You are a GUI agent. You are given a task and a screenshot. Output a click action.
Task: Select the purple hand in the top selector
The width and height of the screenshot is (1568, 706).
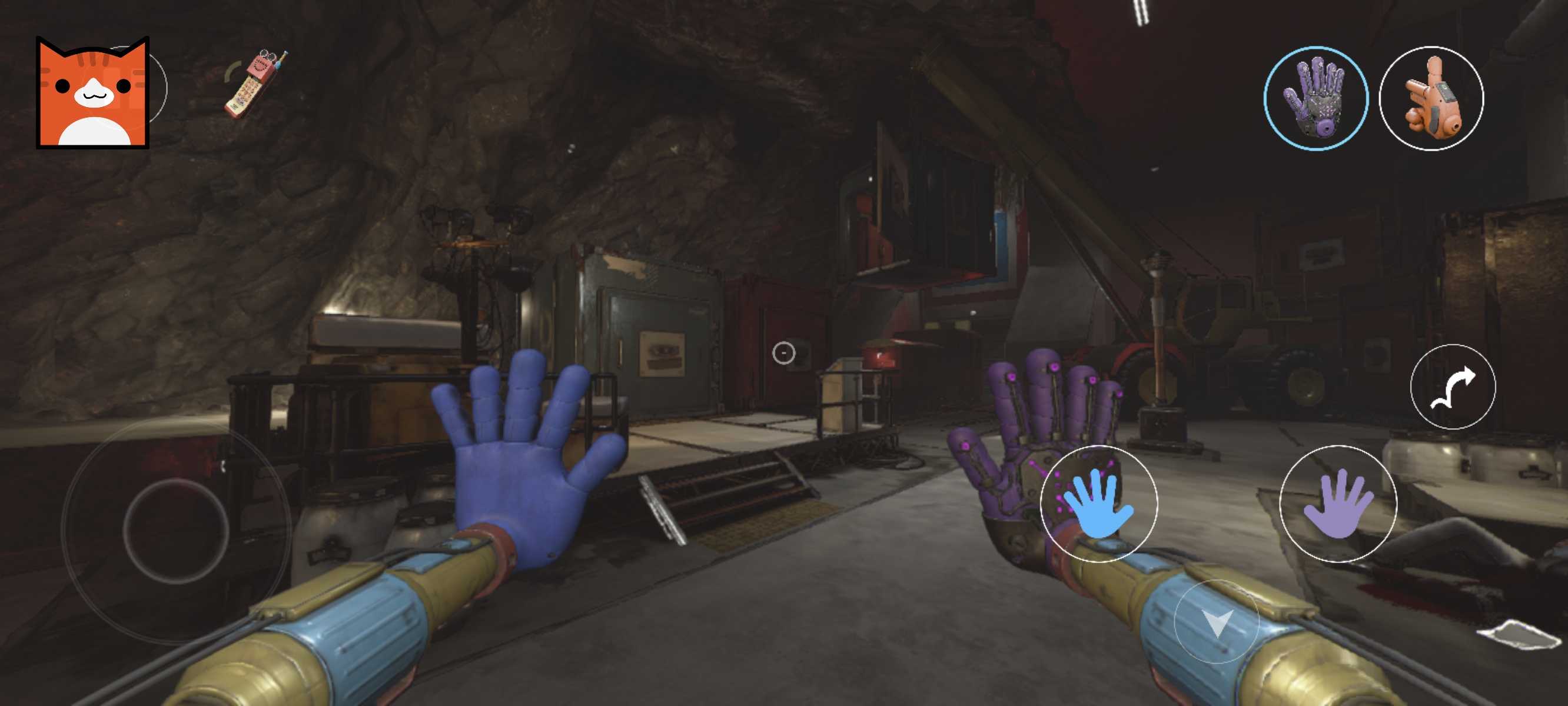coord(1315,99)
